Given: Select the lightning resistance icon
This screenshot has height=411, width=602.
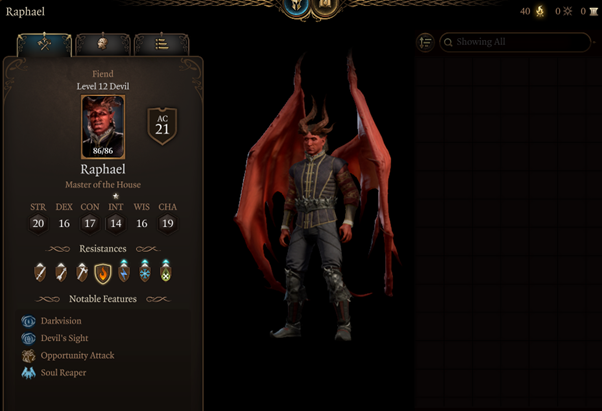Looking at the screenshot, I should coord(124,271).
